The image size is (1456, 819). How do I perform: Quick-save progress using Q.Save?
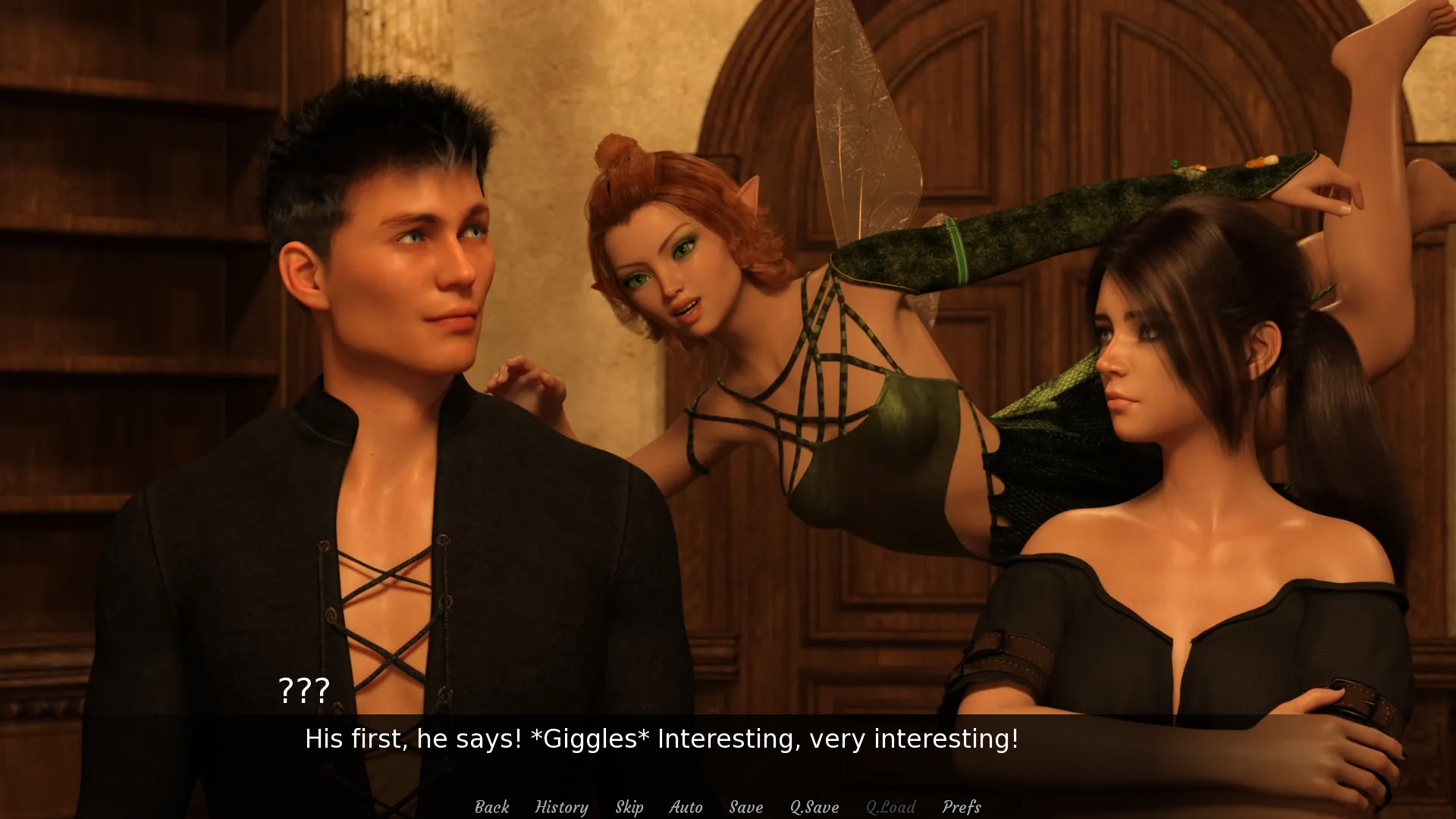coord(814,807)
